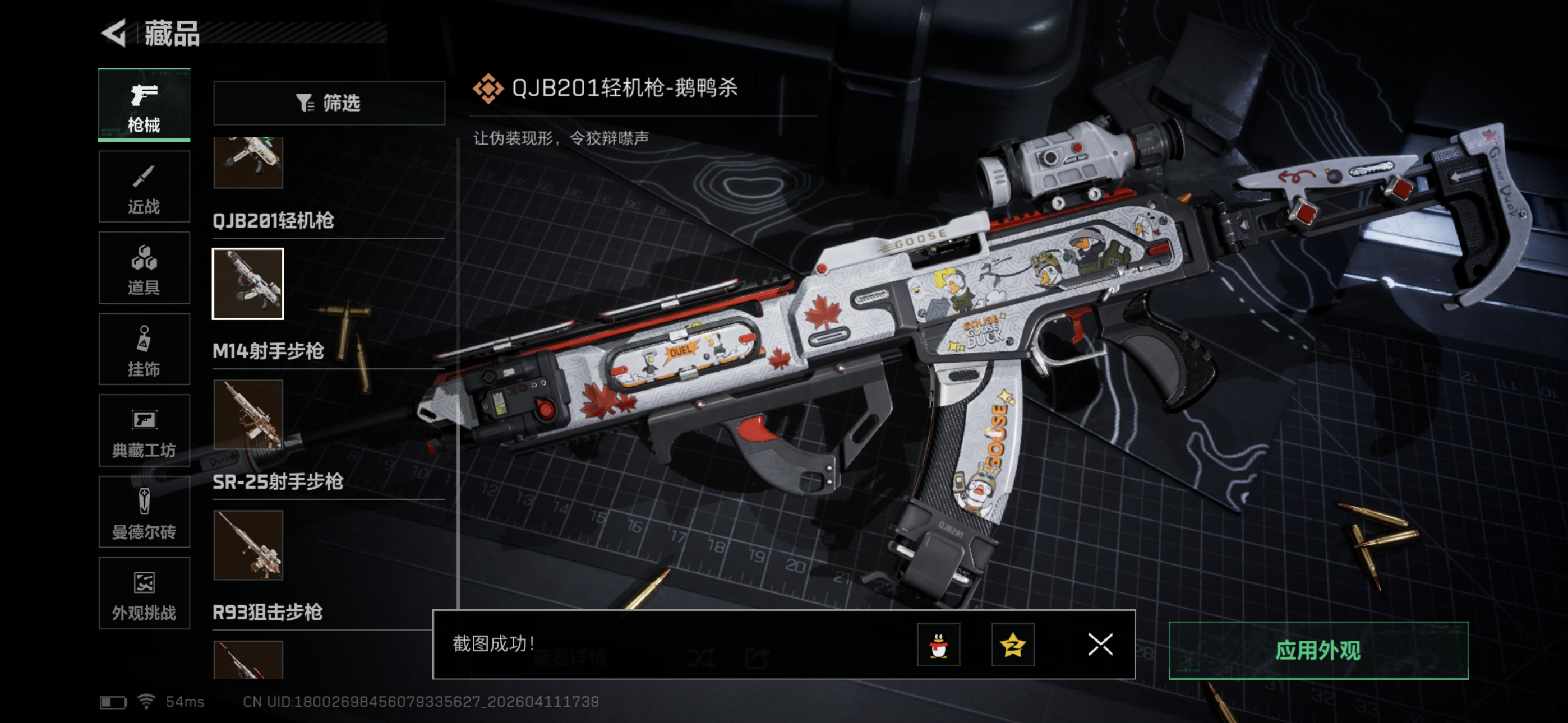Open the 典藏工坊 workshop tab
The height and width of the screenshot is (723, 1568).
[144, 431]
